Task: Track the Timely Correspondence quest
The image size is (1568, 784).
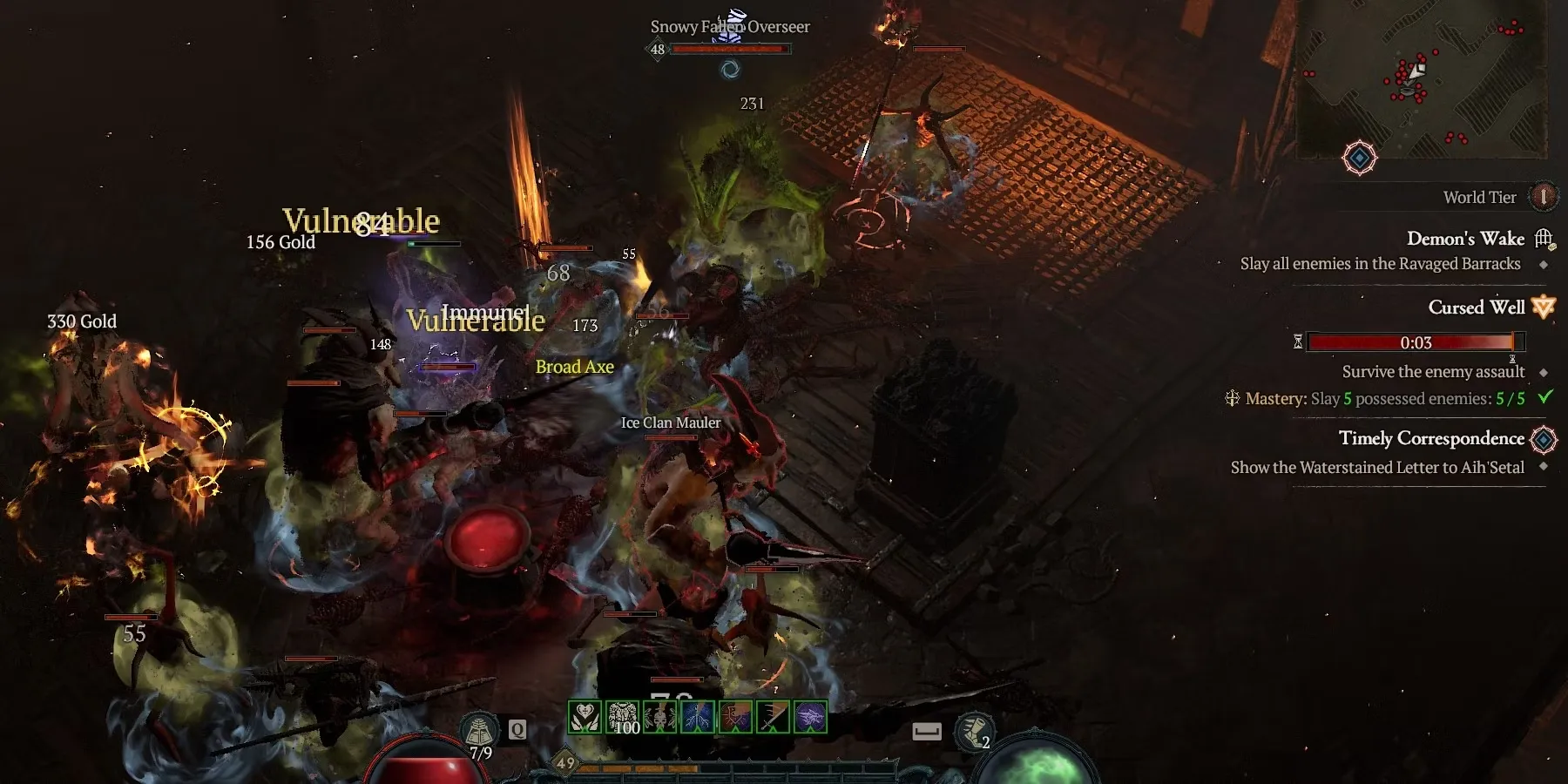Action: click(x=1430, y=438)
